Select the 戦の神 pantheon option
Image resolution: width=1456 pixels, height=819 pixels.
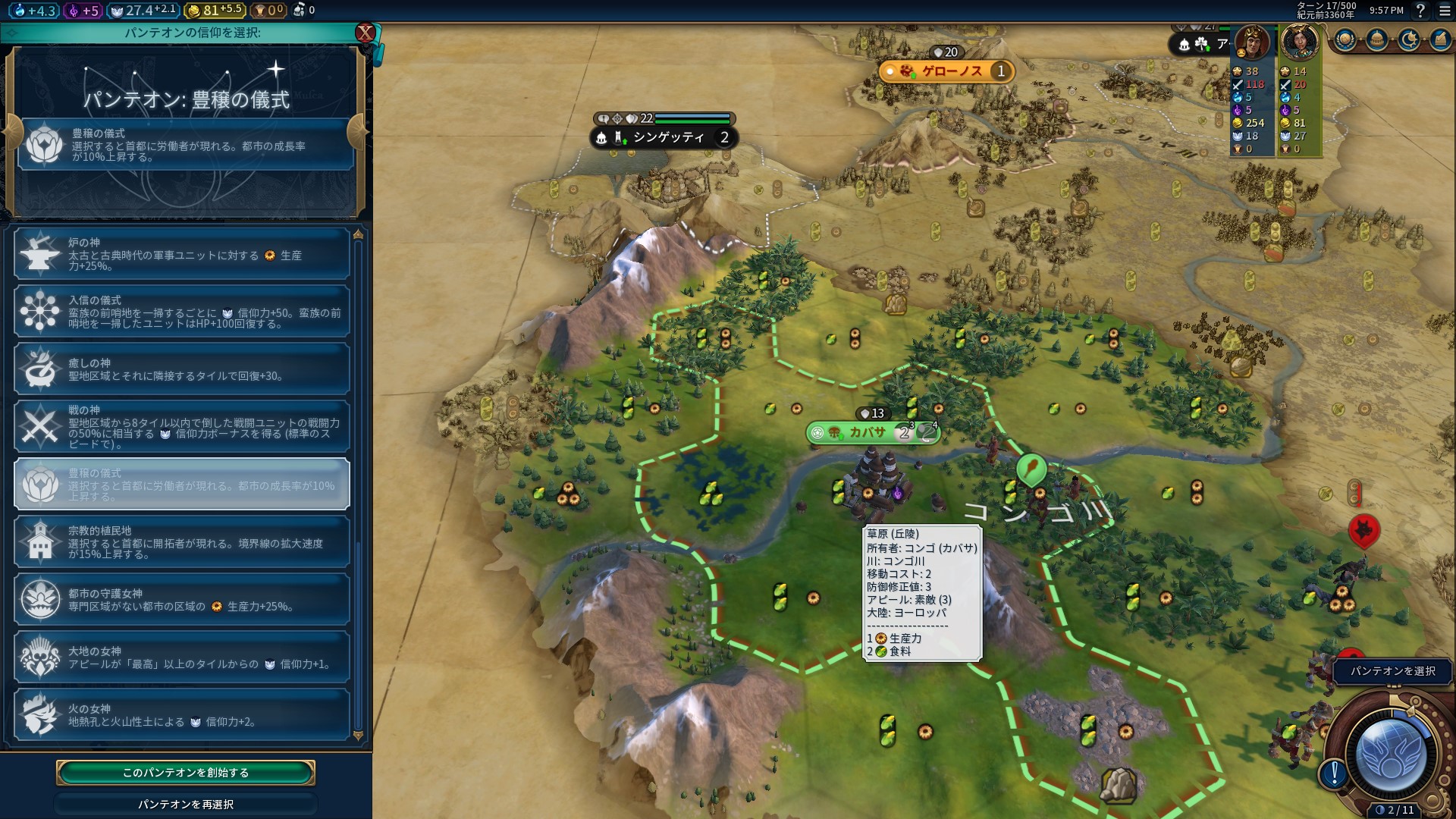[182, 427]
